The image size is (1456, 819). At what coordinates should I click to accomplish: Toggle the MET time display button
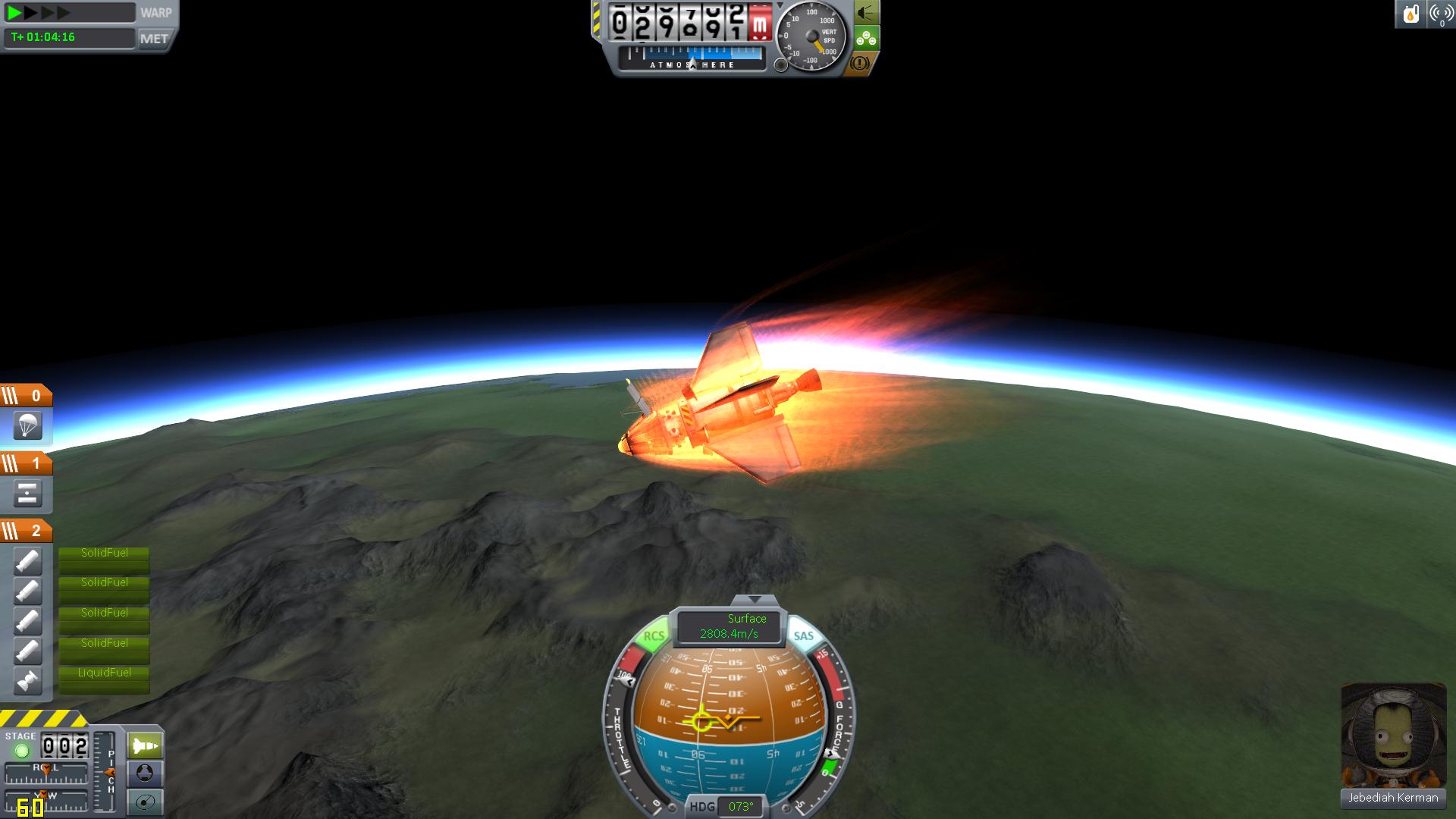155,38
